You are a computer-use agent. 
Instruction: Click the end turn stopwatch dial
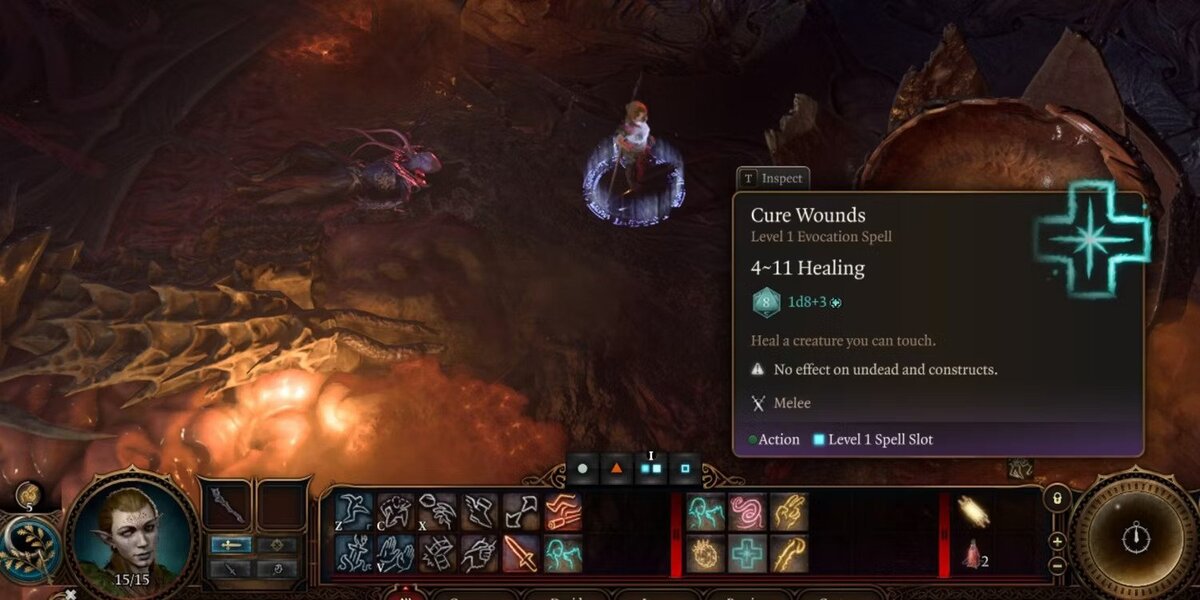click(1134, 538)
